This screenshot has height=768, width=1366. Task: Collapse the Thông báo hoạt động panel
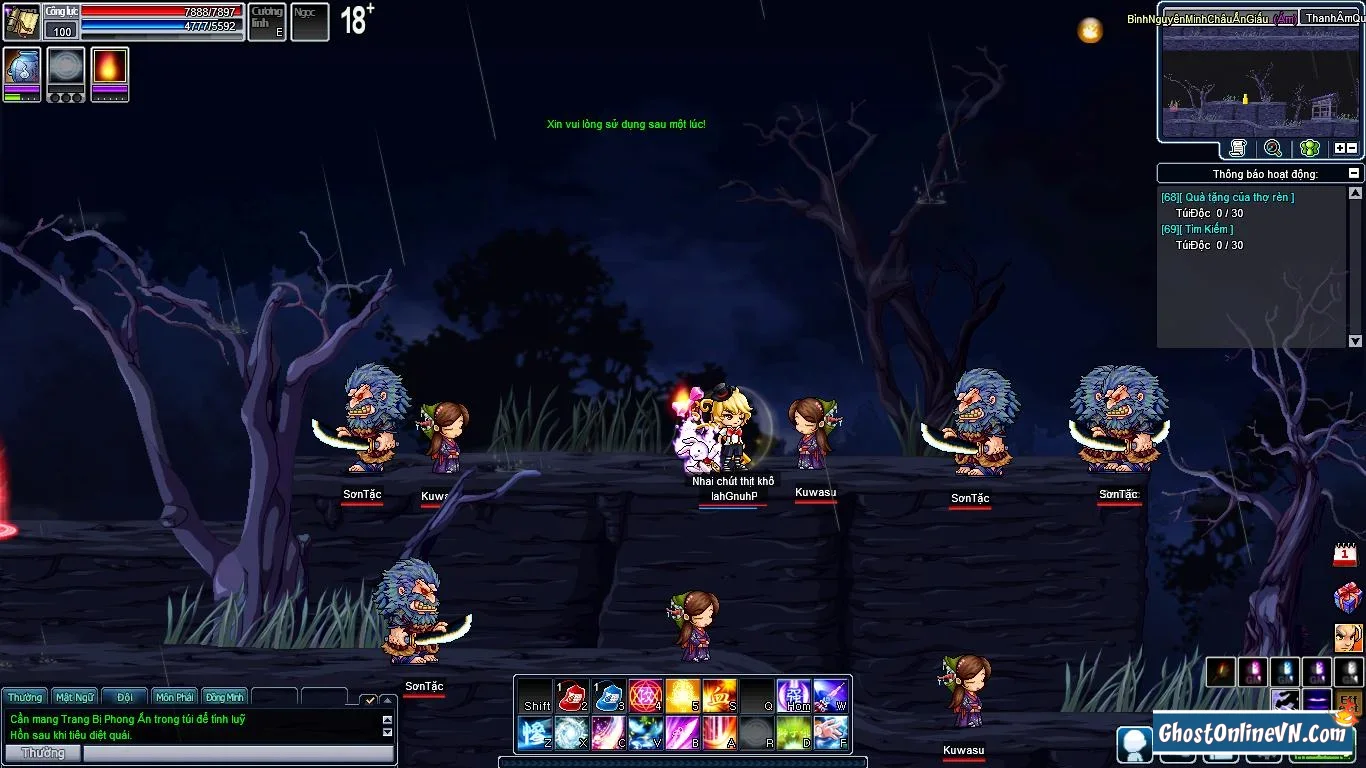pos(1355,173)
